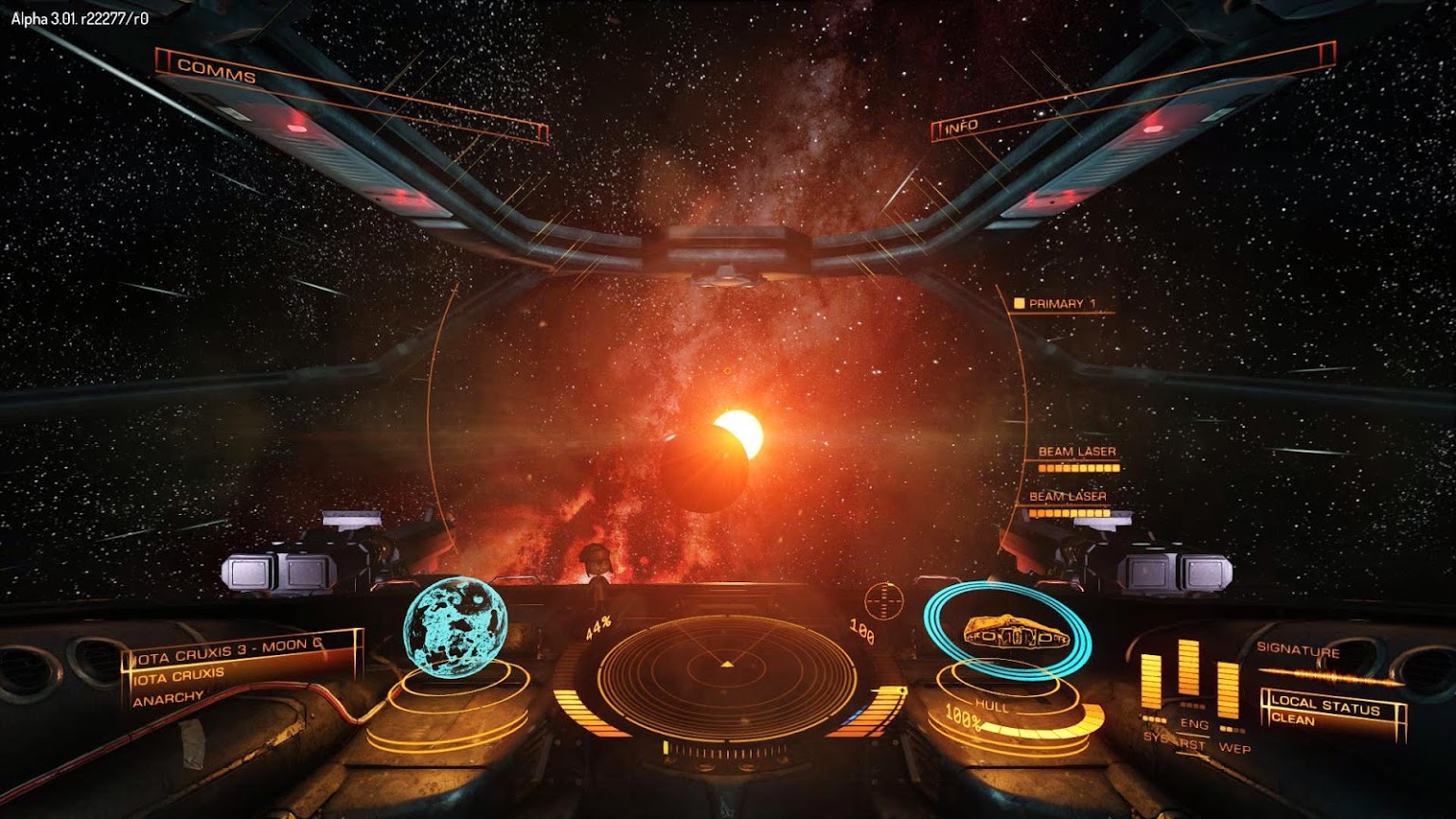Image resolution: width=1456 pixels, height=819 pixels.
Task: Select the Iota Cruxis 3 target info panel
Action: (240, 667)
